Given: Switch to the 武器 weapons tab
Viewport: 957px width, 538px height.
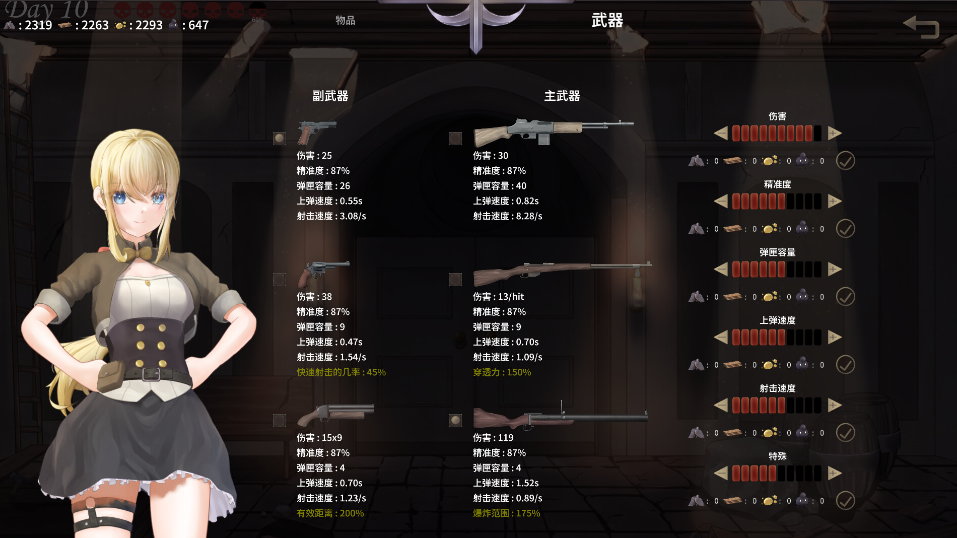Looking at the screenshot, I should tap(607, 20).
